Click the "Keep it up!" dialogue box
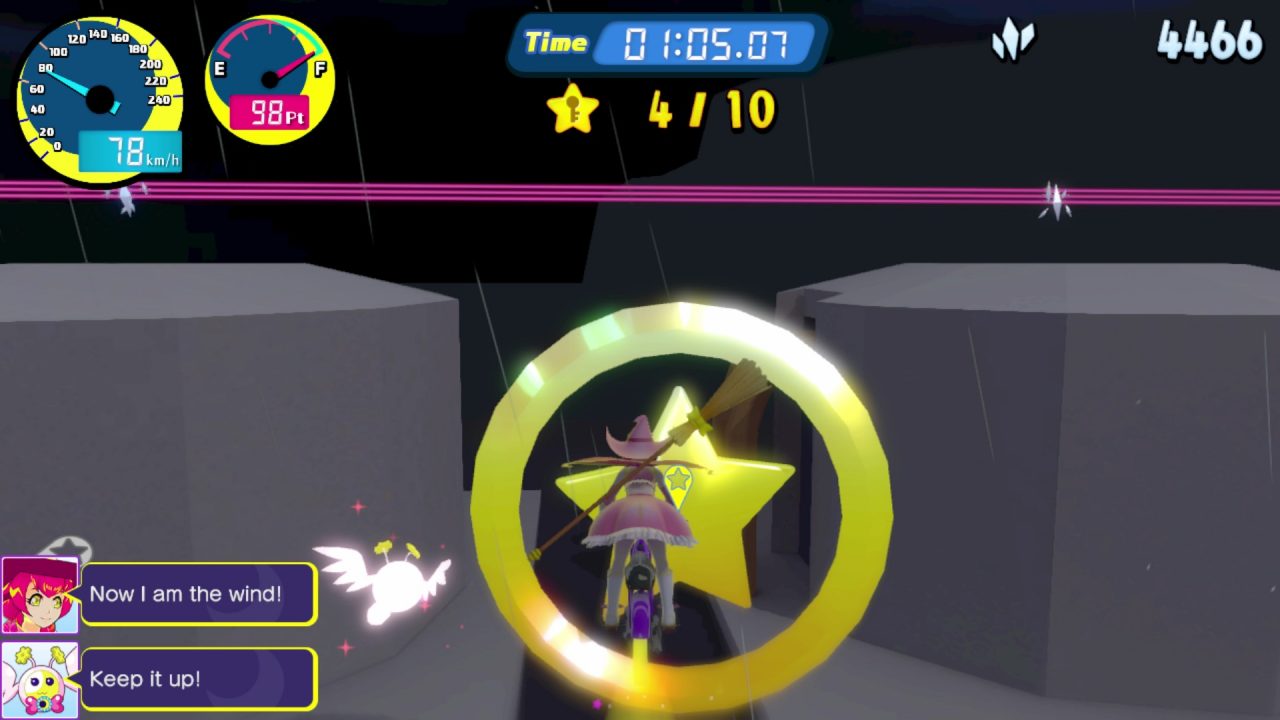1280x720 pixels. click(x=198, y=679)
